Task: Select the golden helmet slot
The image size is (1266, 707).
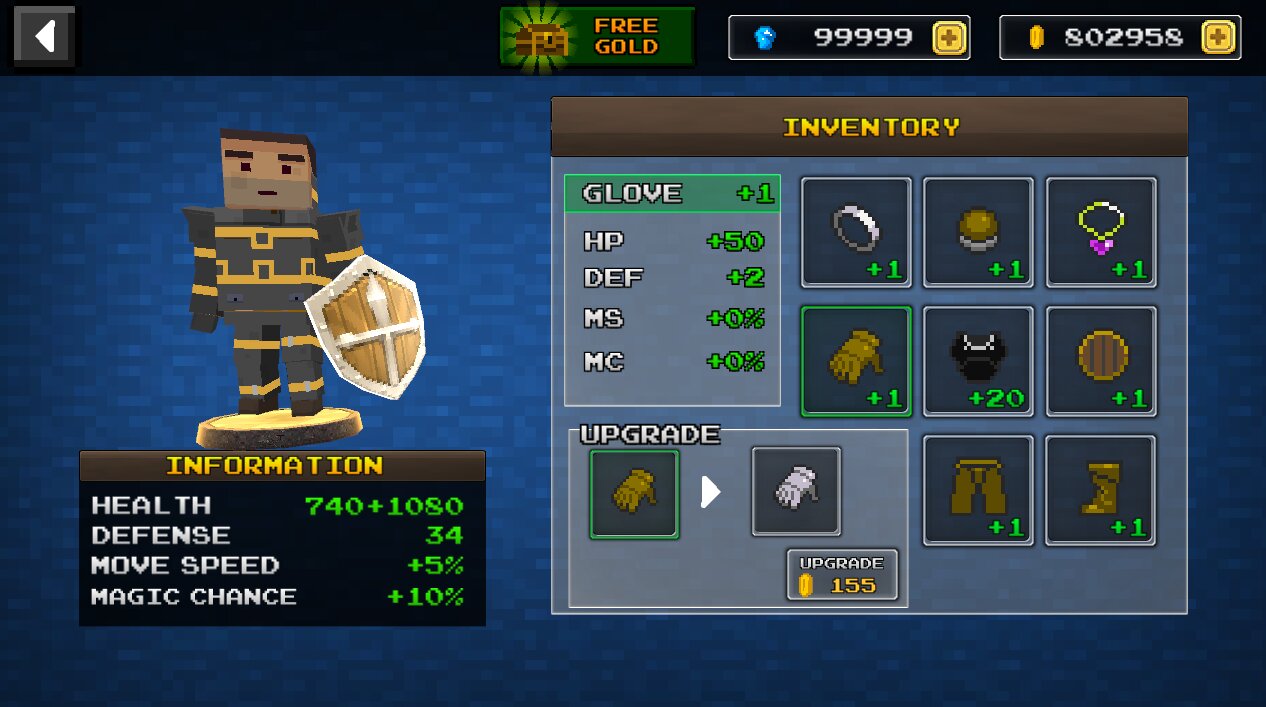Action: (x=978, y=232)
